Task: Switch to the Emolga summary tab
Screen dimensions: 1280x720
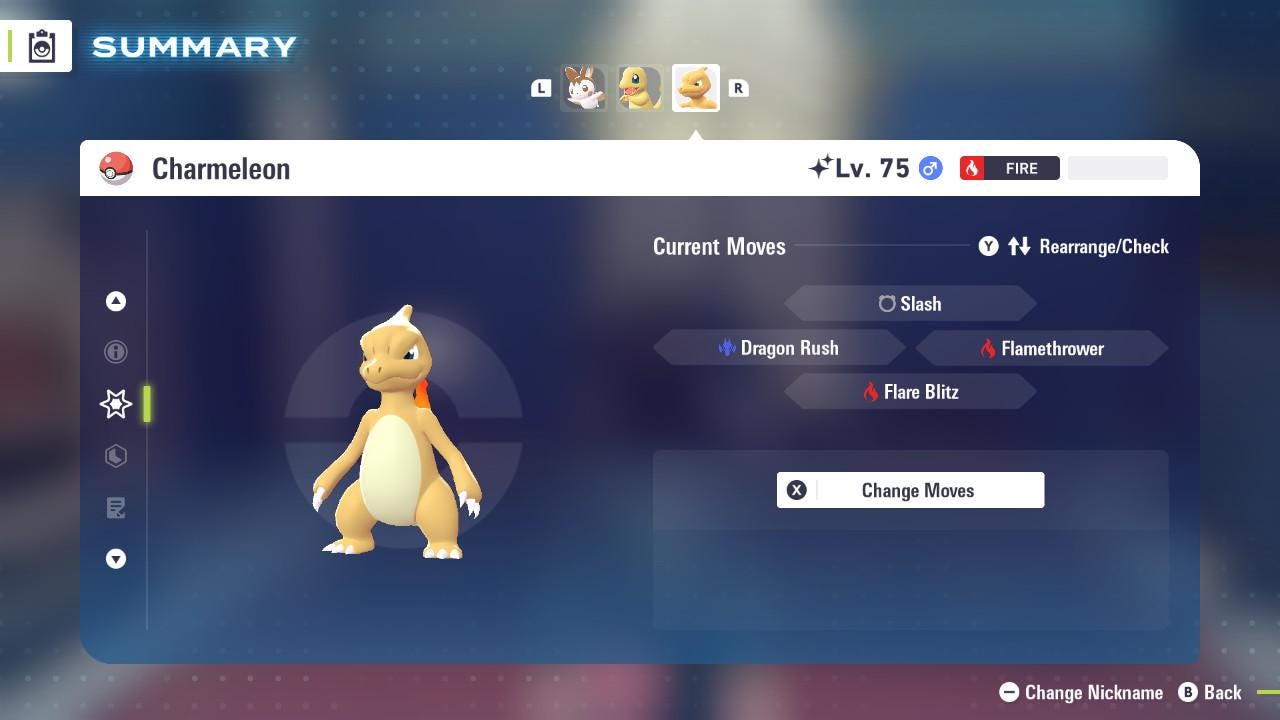Action: 584,87
